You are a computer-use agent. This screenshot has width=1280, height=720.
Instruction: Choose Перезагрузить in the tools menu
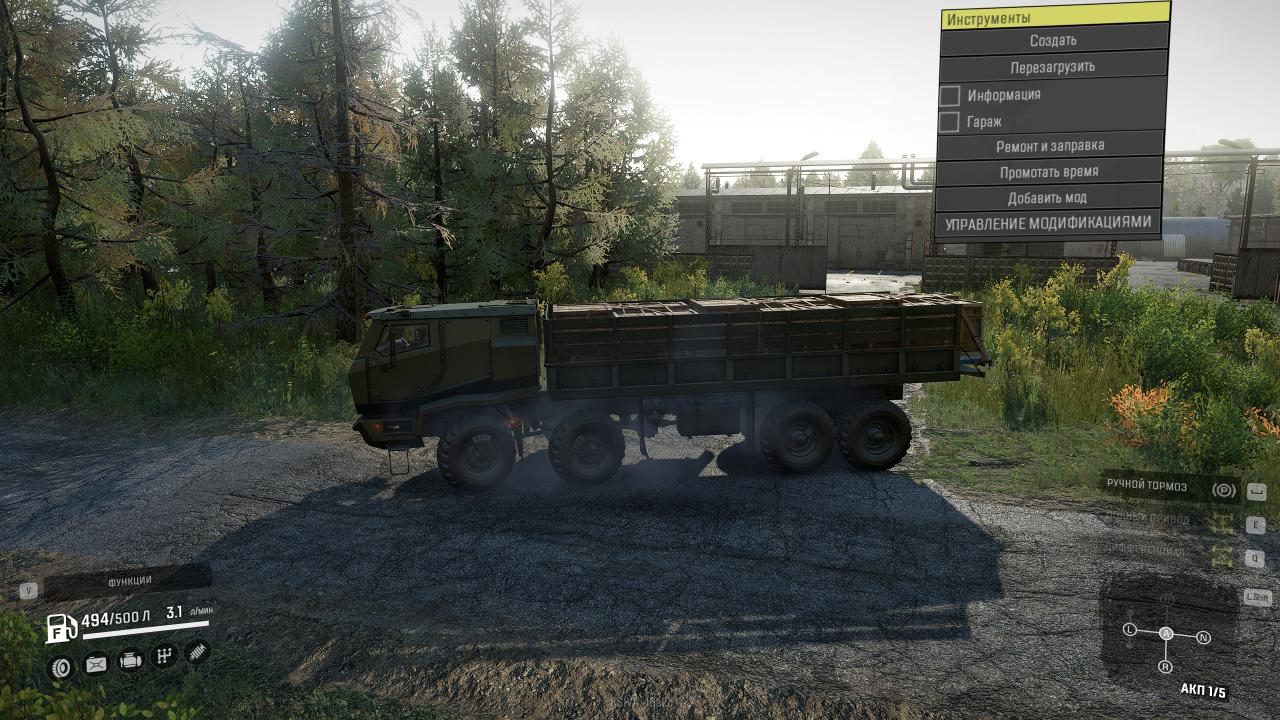coord(1053,67)
